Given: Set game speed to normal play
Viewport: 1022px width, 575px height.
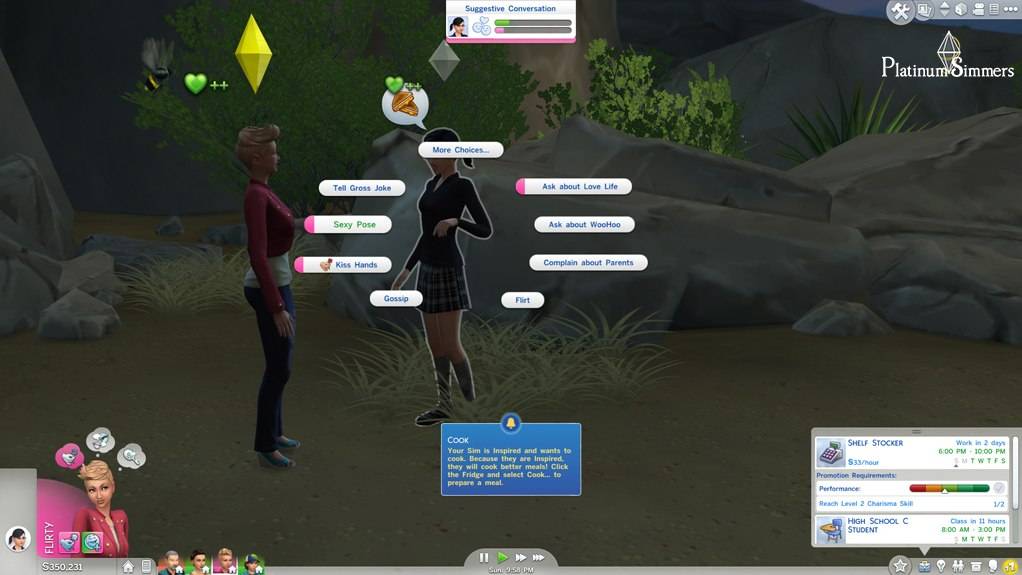Looking at the screenshot, I should (502, 558).
